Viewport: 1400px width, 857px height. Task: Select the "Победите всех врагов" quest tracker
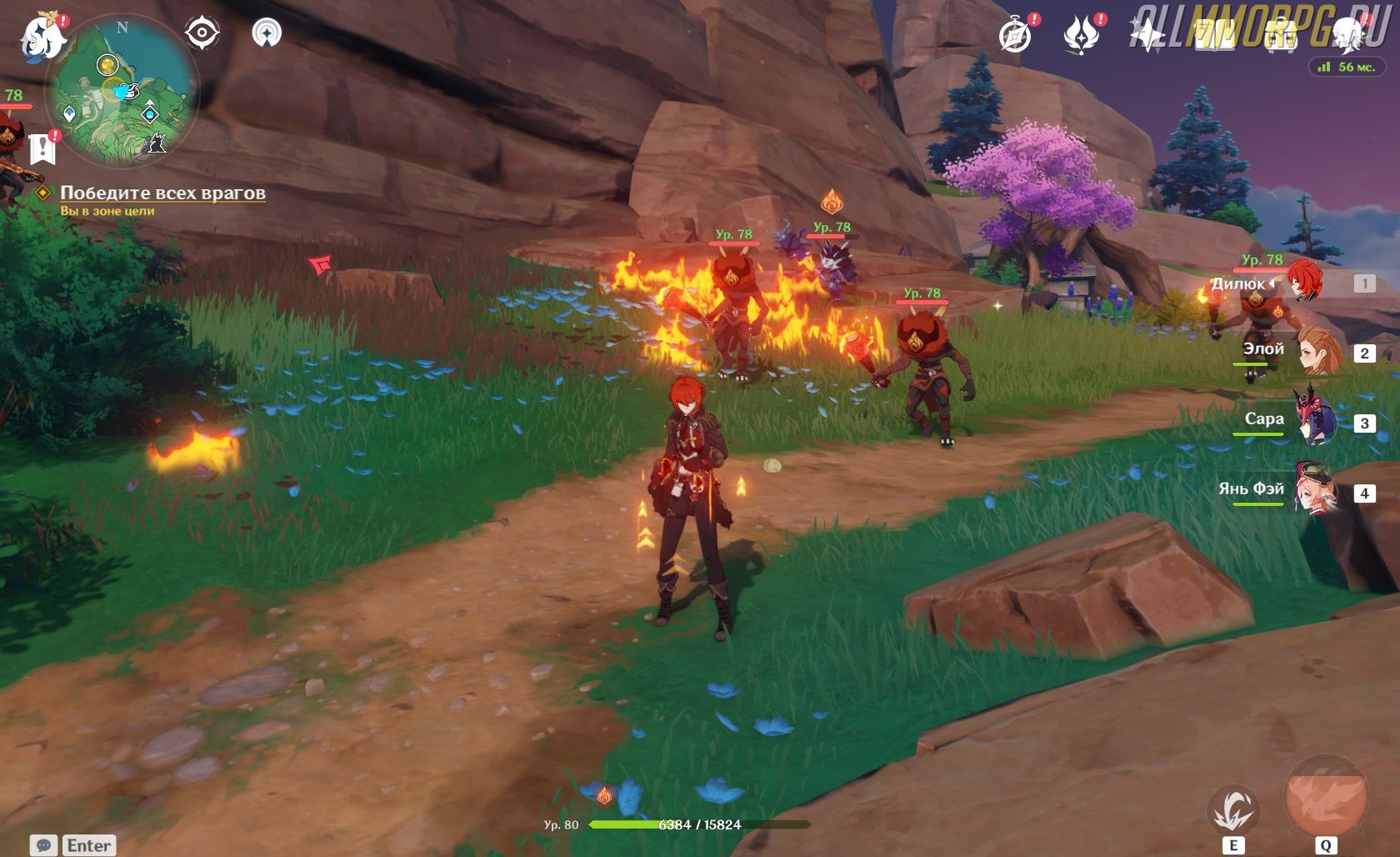162,193
